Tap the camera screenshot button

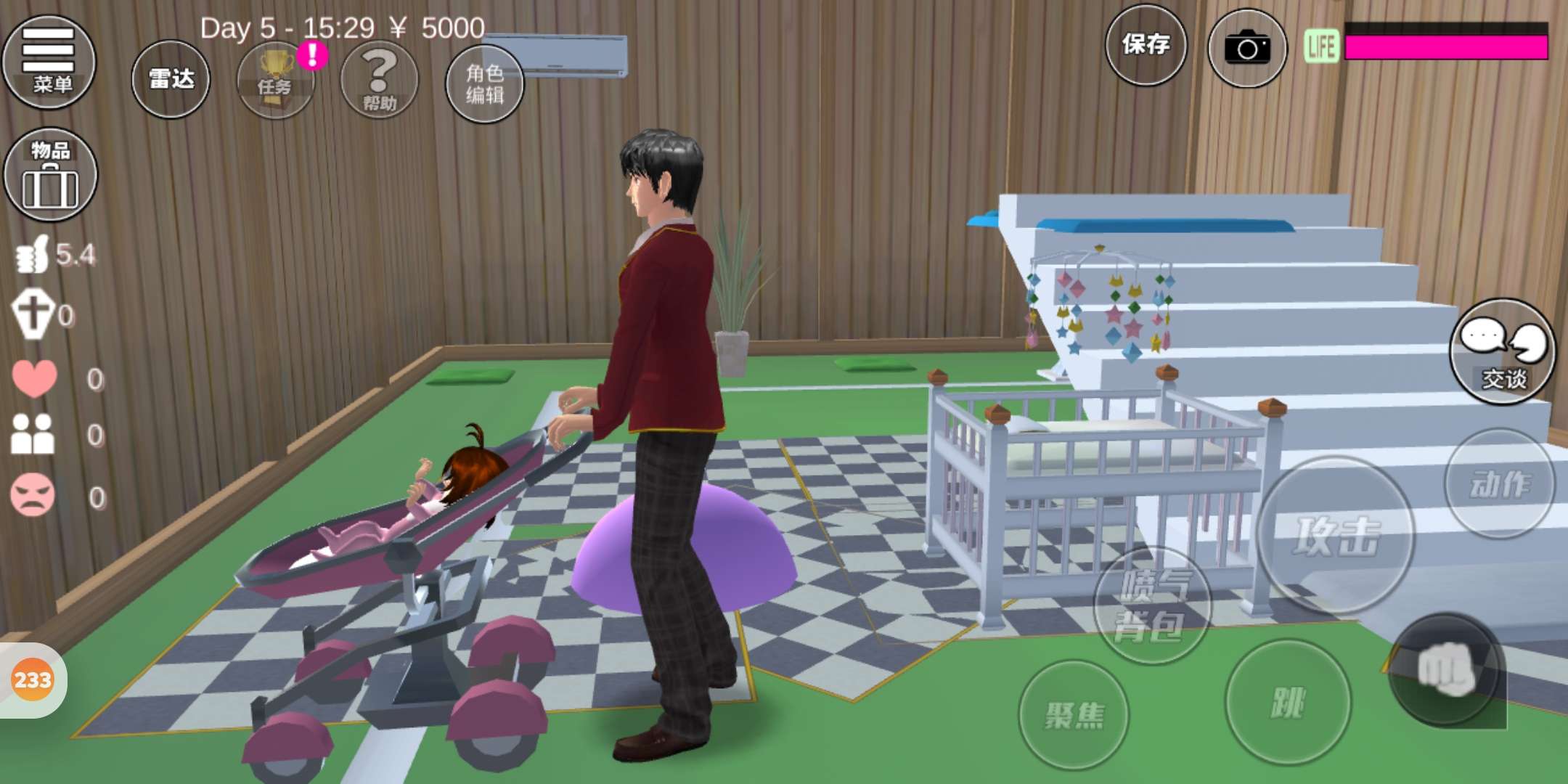click(1246, 48)
